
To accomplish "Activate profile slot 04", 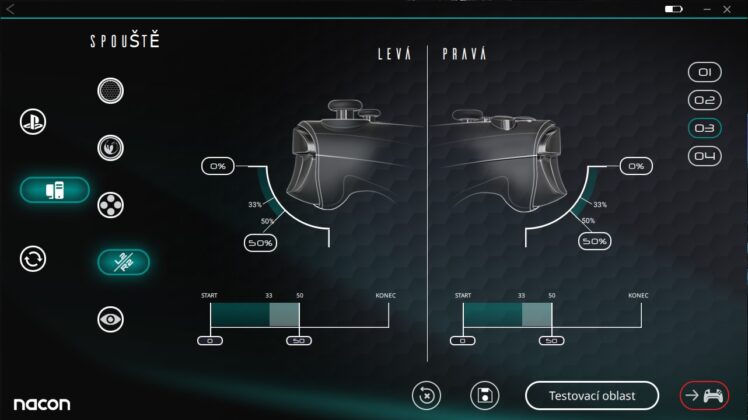I will pos(704,156).
